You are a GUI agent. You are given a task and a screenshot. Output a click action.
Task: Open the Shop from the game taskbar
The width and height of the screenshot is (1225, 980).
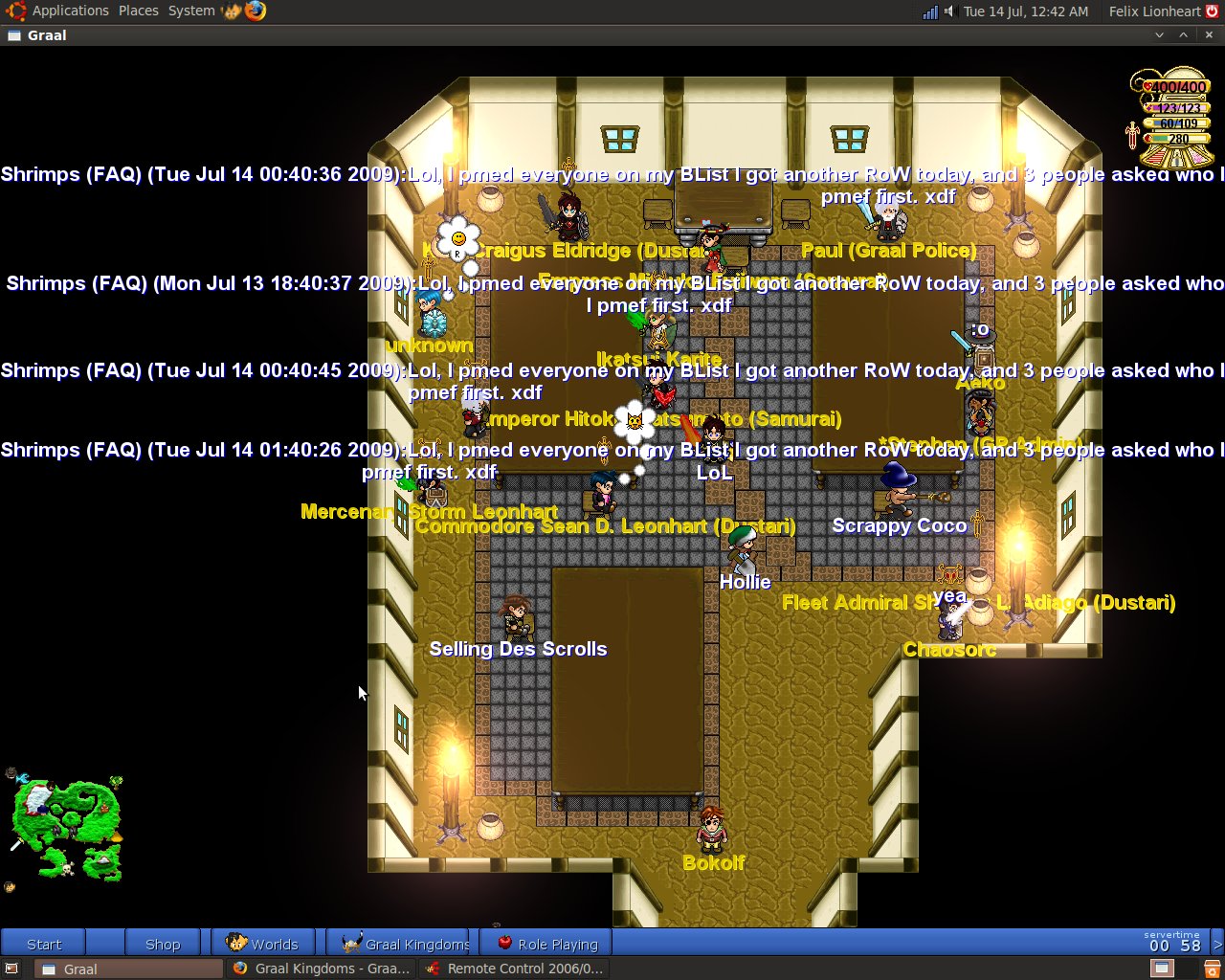click(163, 944)
